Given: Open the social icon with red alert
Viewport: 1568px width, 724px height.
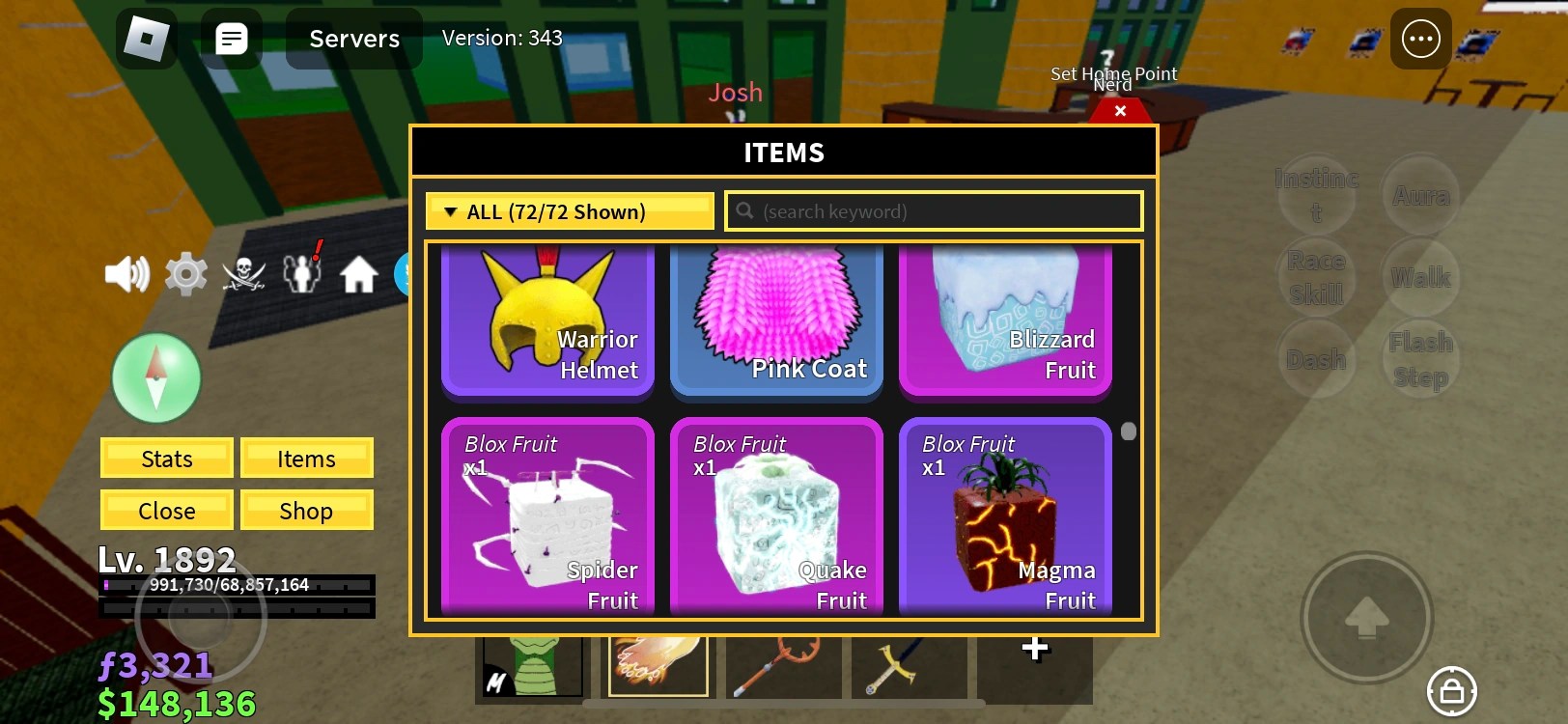Looking at the screenshot, I should point(302,274).
